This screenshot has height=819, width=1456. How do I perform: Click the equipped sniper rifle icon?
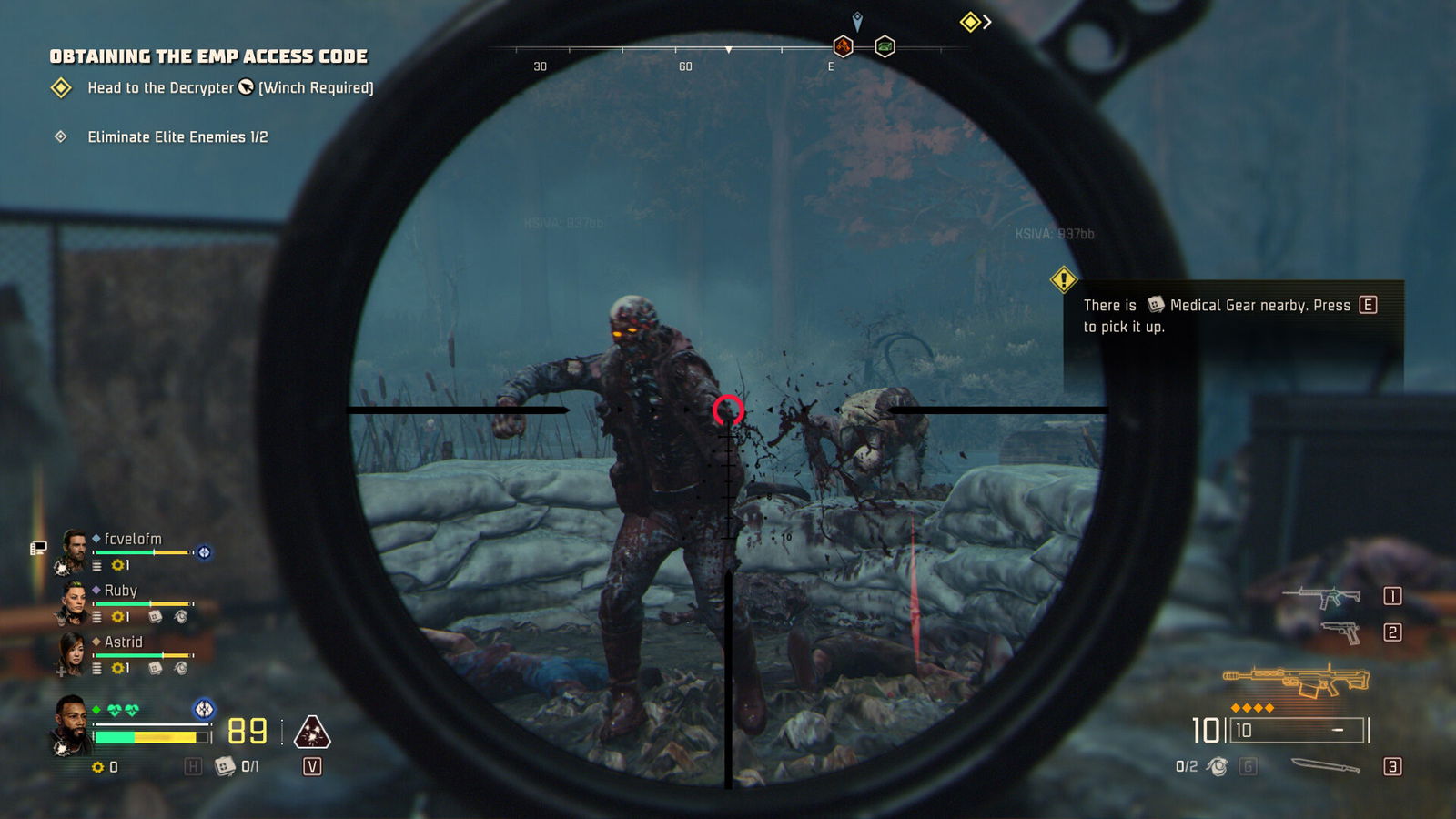[1296, 680]
